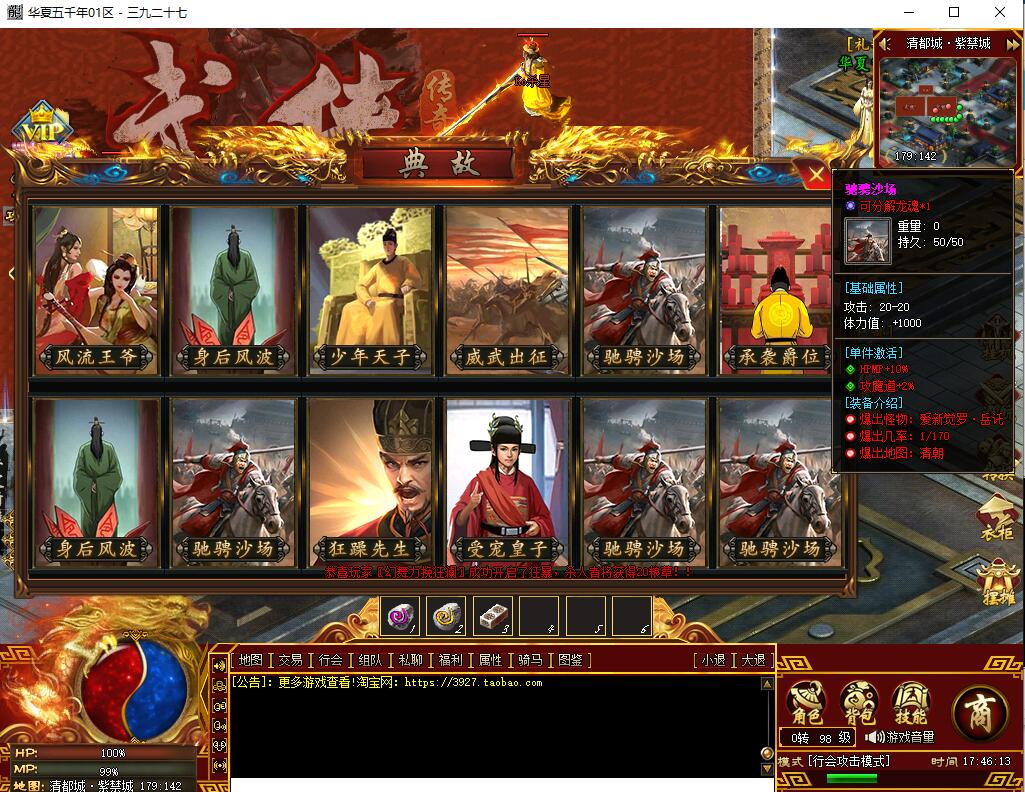Use the gold swirl scroll in hotbar slot 2
This screenshot has height=792, width=1025.
447,616
